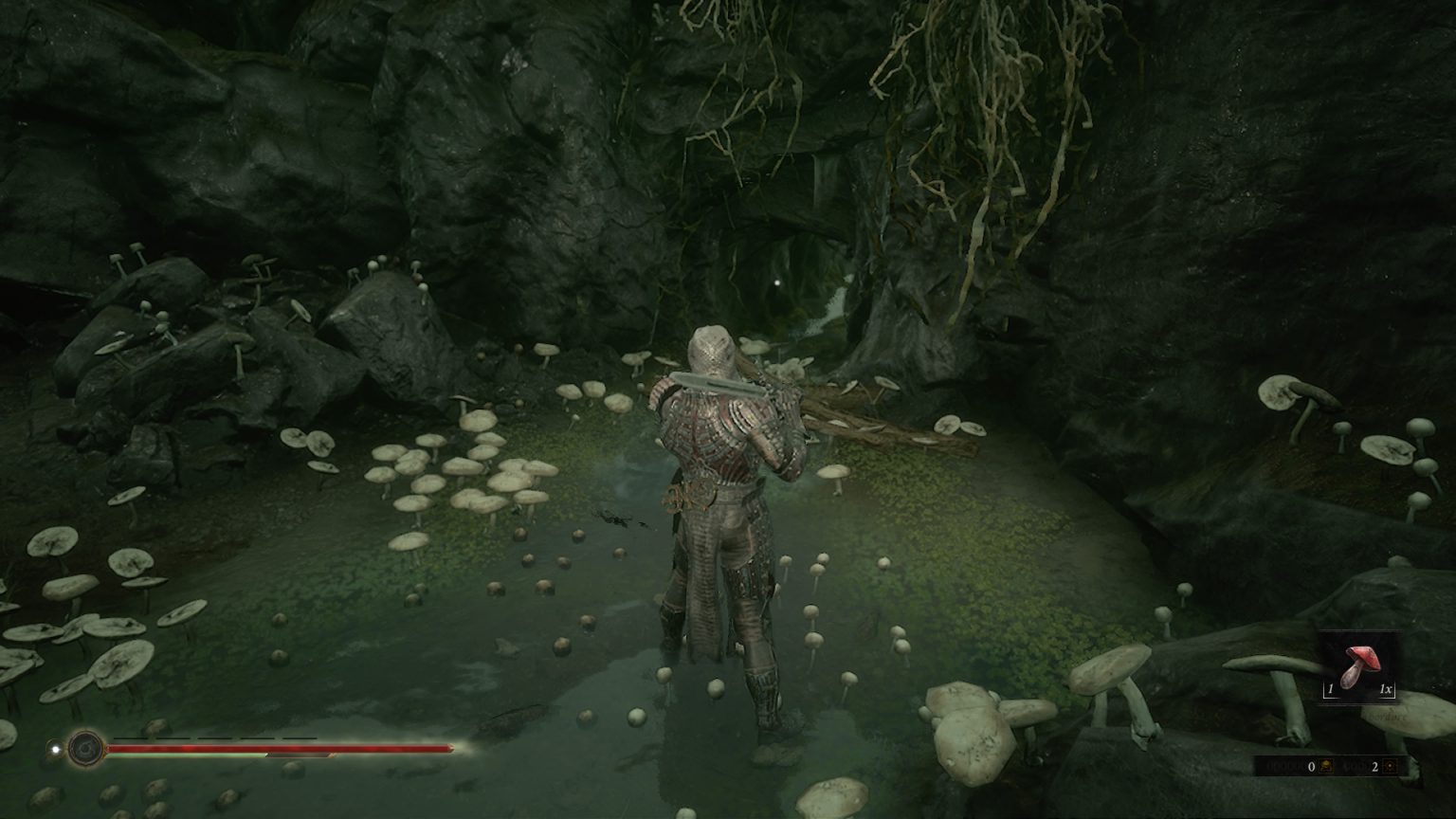Click the glowing white orb beside the emblem

tap(54, 748)
